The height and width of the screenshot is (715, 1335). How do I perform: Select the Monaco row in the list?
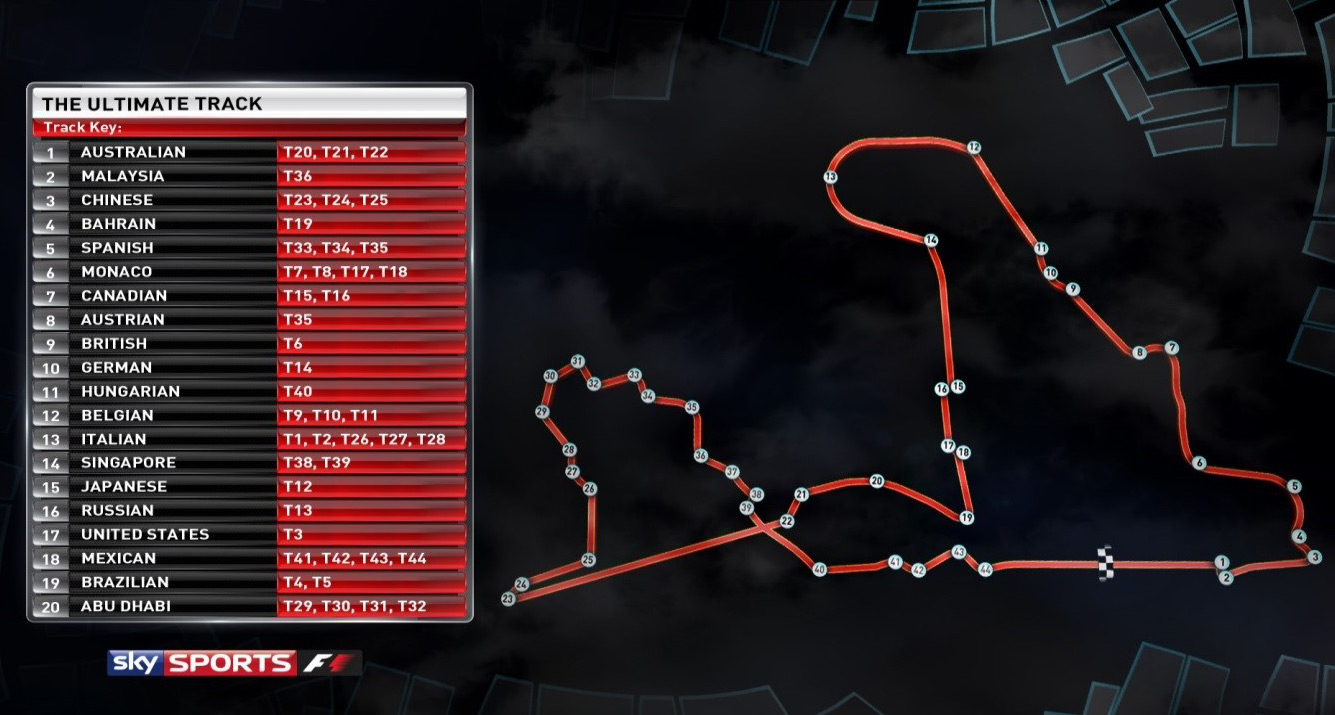pos(250,272)
